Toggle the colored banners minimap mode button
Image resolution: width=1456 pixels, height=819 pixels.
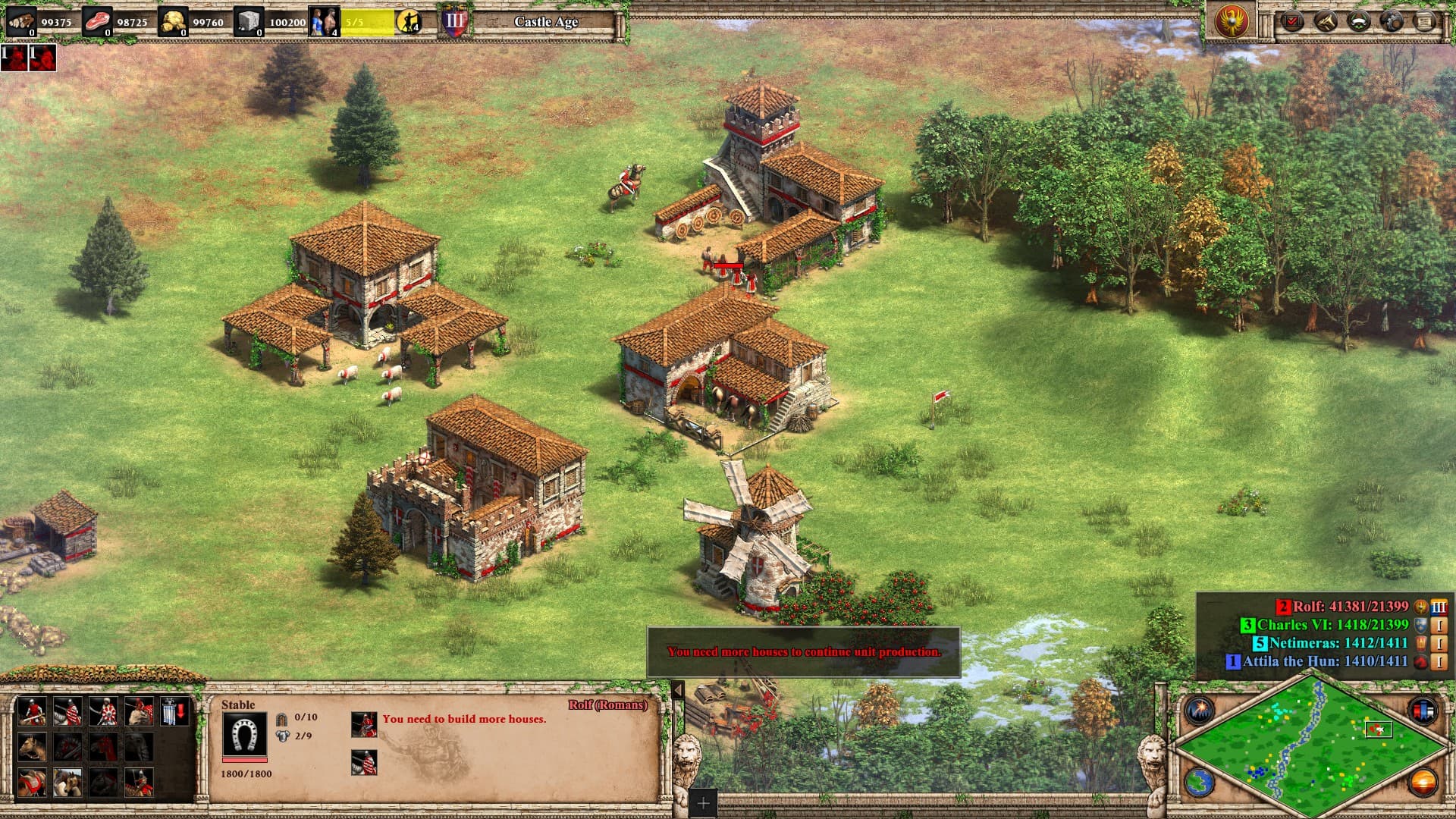click(1423, 711)
